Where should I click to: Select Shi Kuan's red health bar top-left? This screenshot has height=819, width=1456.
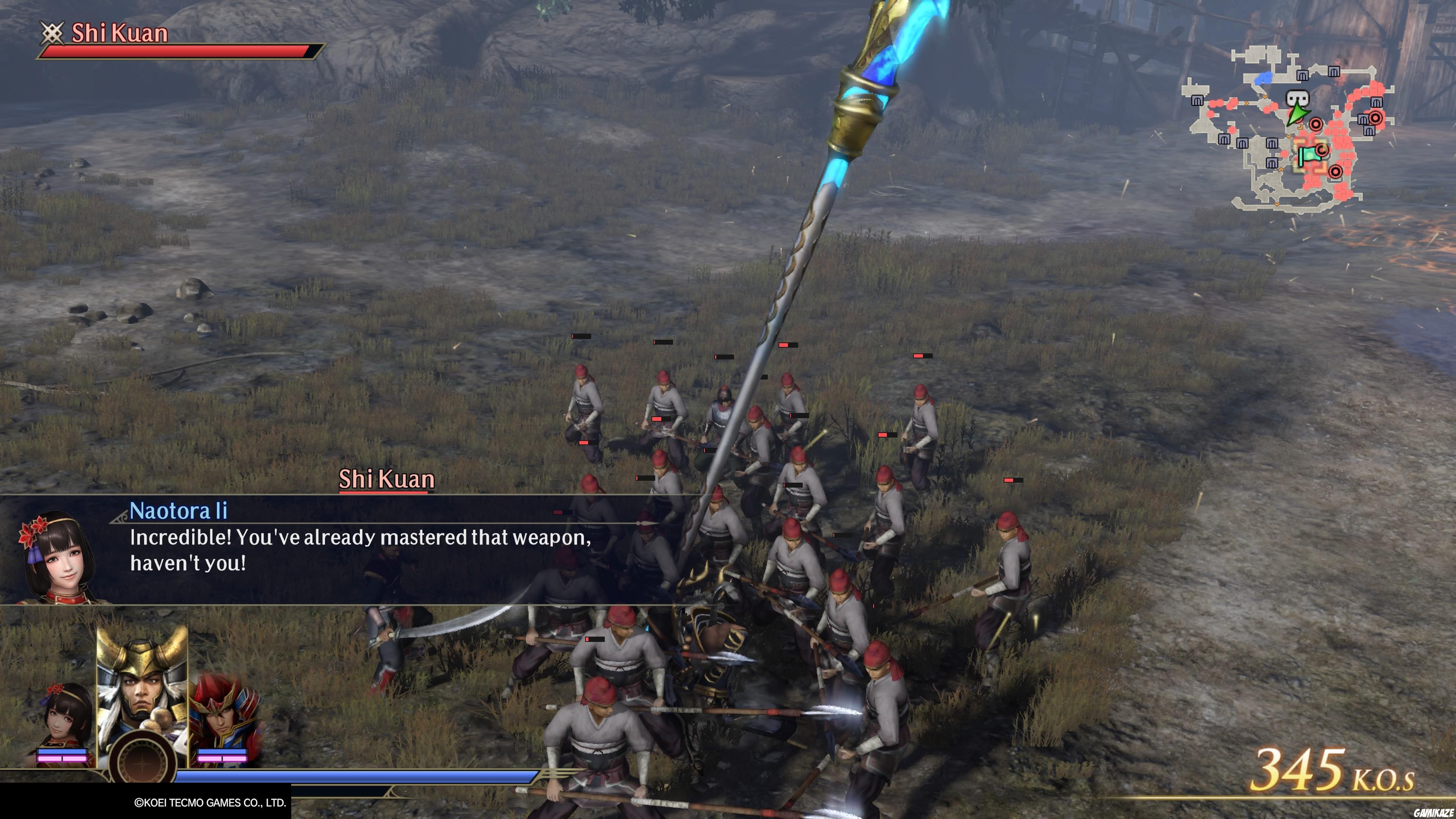tap(169, 52)
